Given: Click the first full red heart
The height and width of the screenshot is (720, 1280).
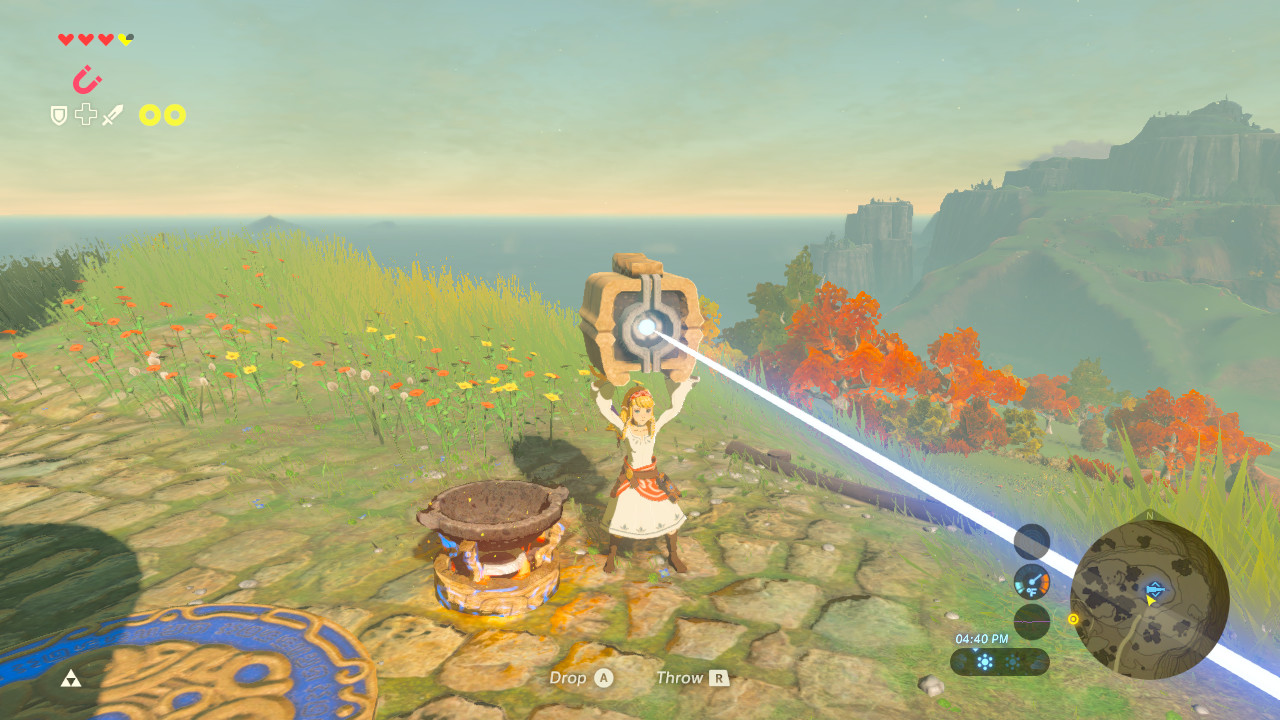Looking at the screenshot, I should [x=66, y=38].
